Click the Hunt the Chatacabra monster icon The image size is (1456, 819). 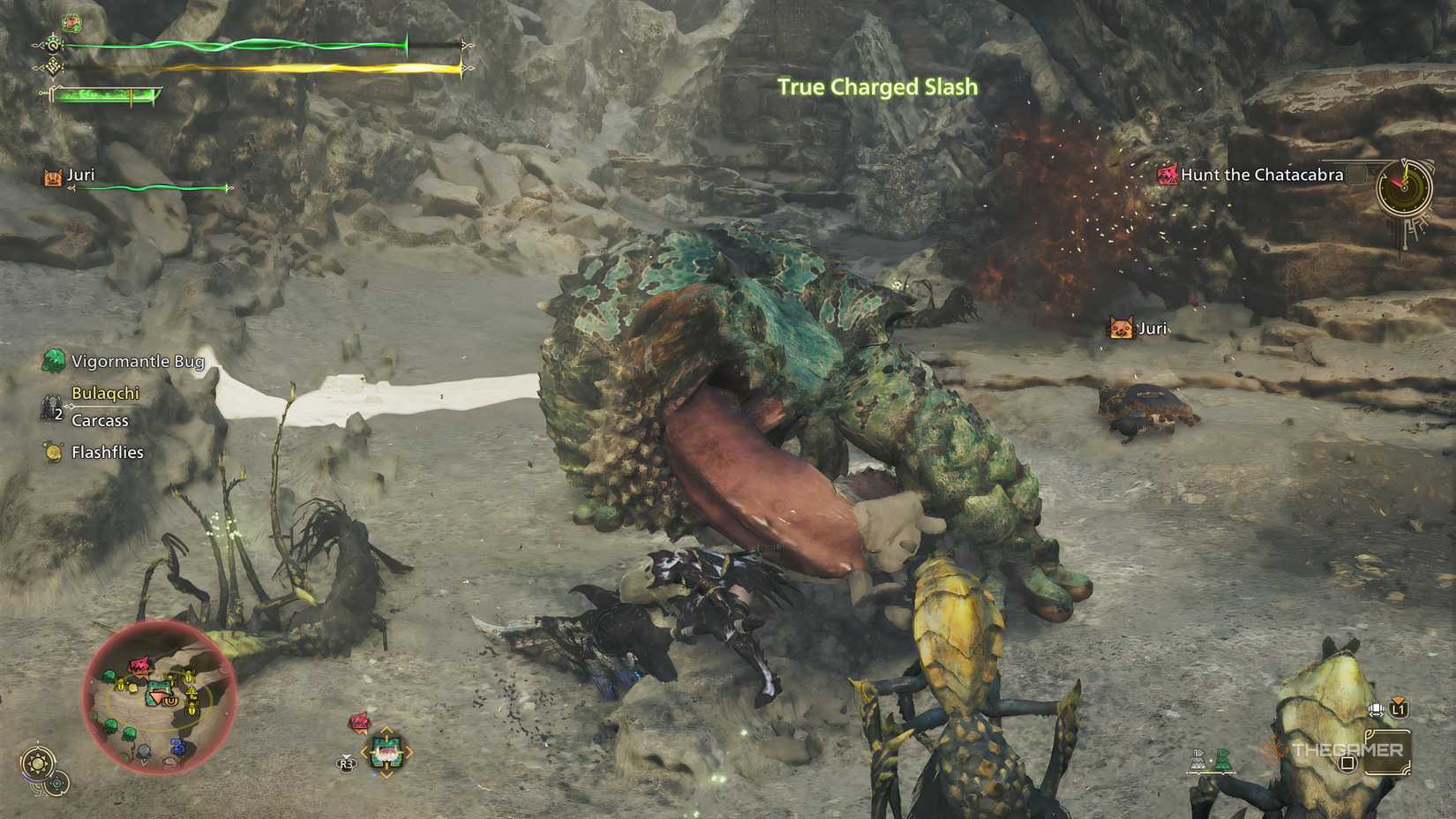(1167, 175)
